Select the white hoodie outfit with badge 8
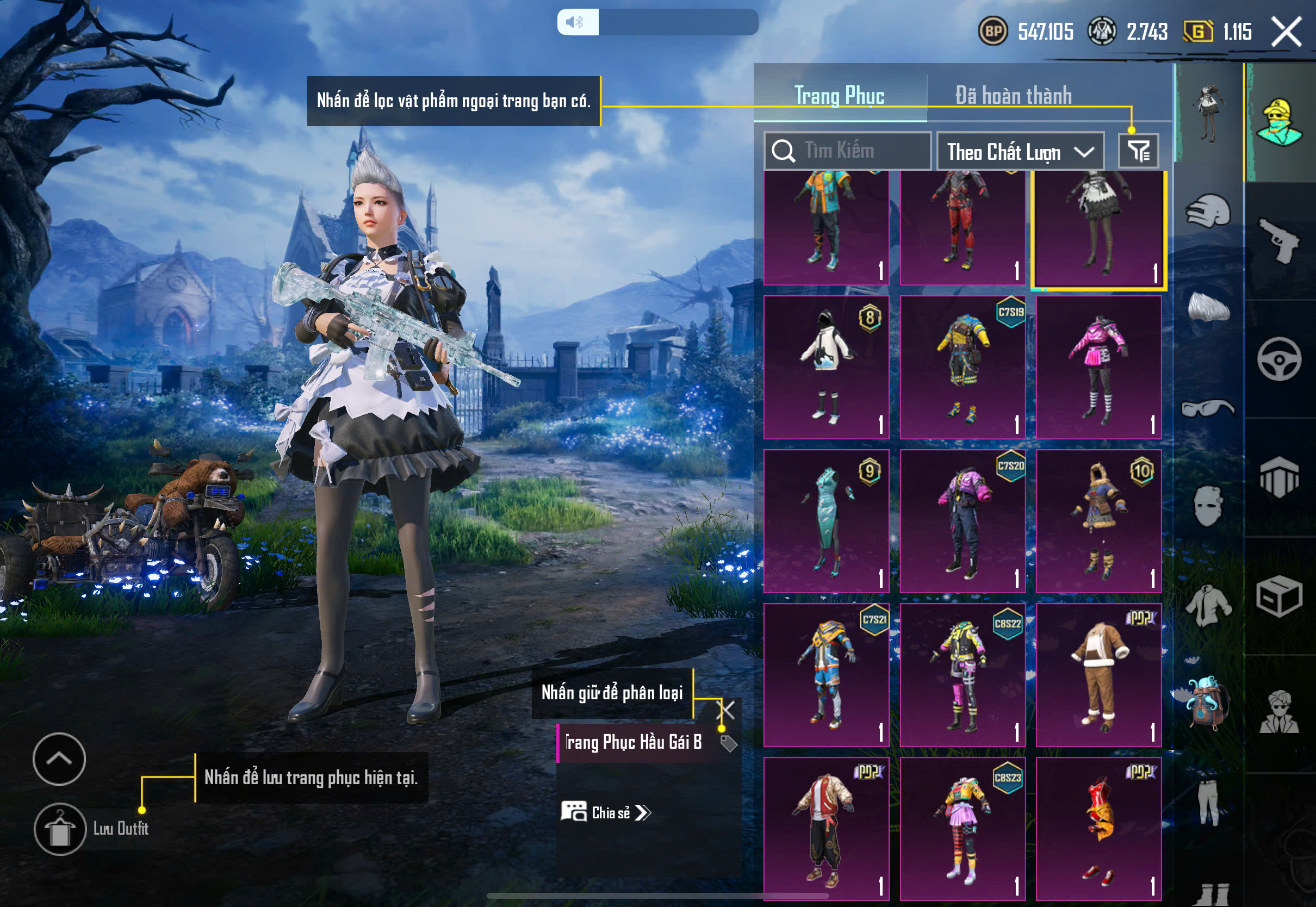Image resolution: width=1316 pixels, height=907 pixels. click(826, 366)
